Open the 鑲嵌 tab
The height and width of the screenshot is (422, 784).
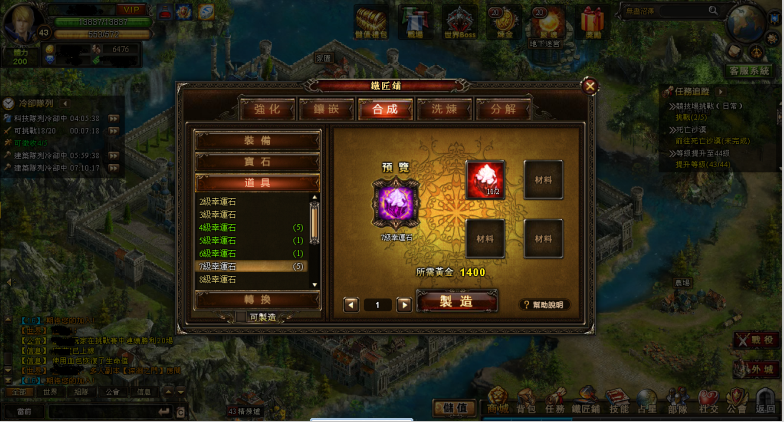331,109
